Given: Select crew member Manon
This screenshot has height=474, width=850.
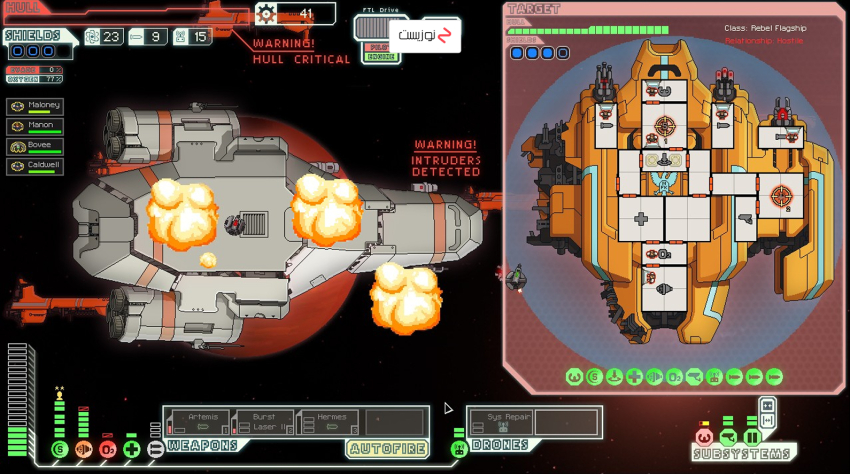Looking at the screenshot, I should point(35,127).
